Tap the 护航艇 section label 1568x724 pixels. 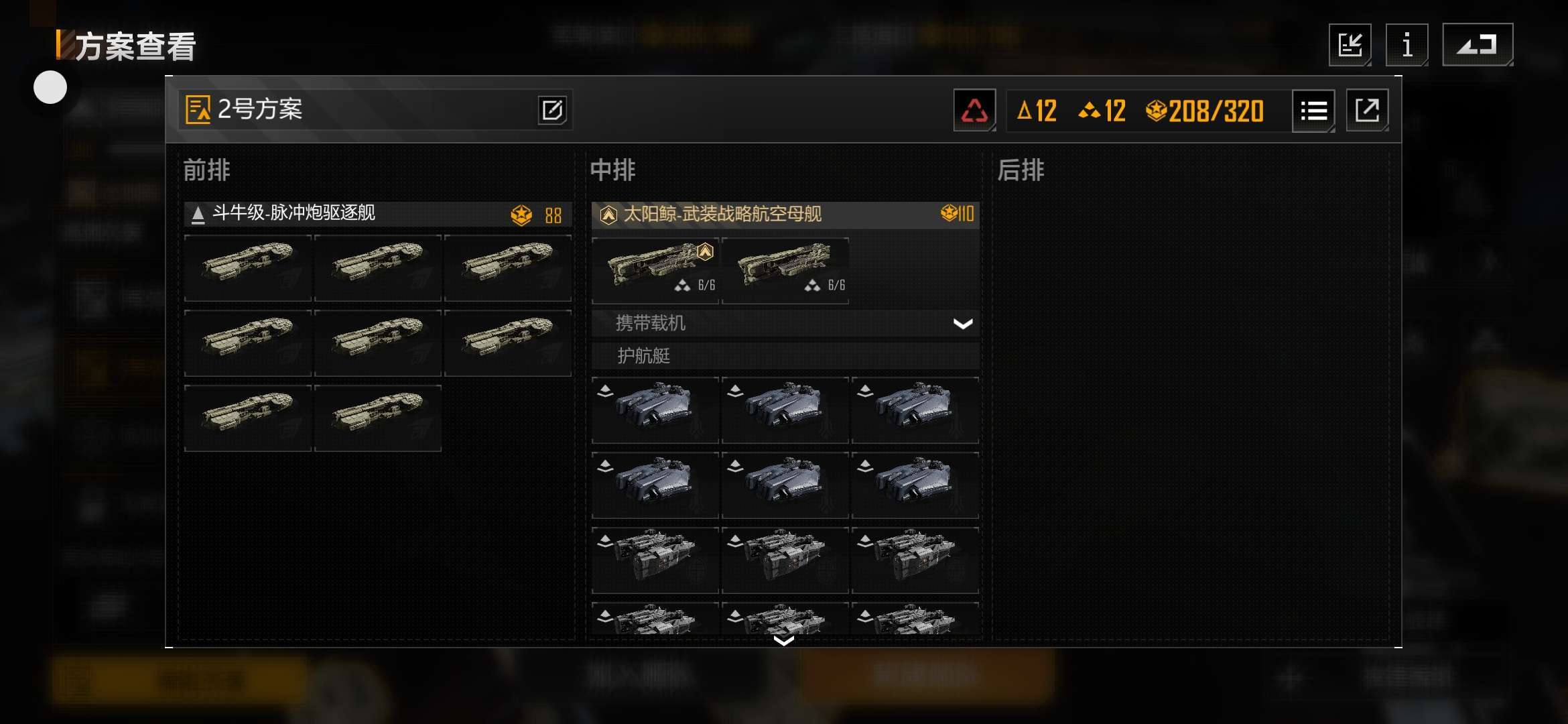[x=645, y=356]
